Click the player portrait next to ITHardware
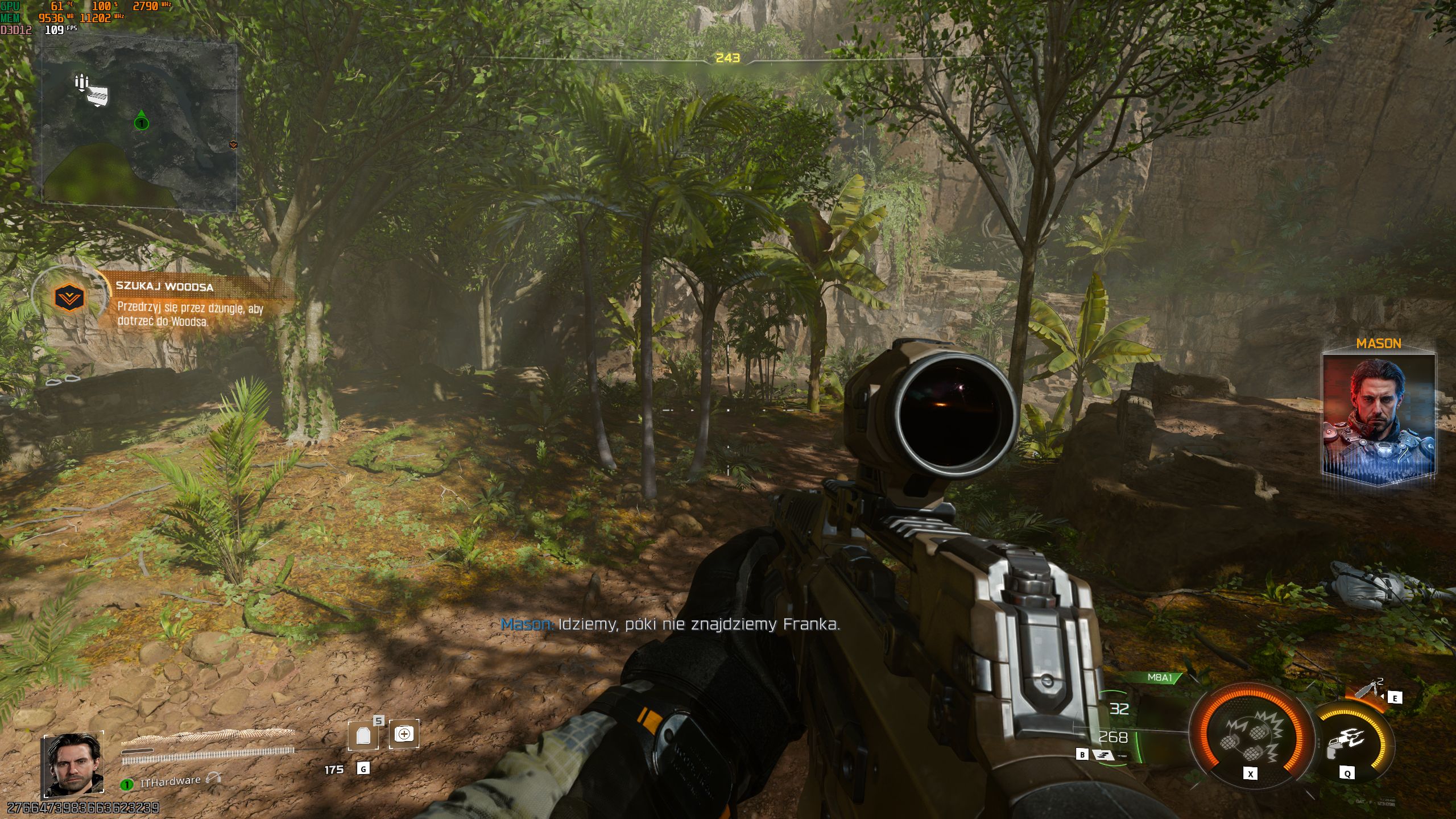The width and height of the screenshot is (1456, 819). pos(73,764)
